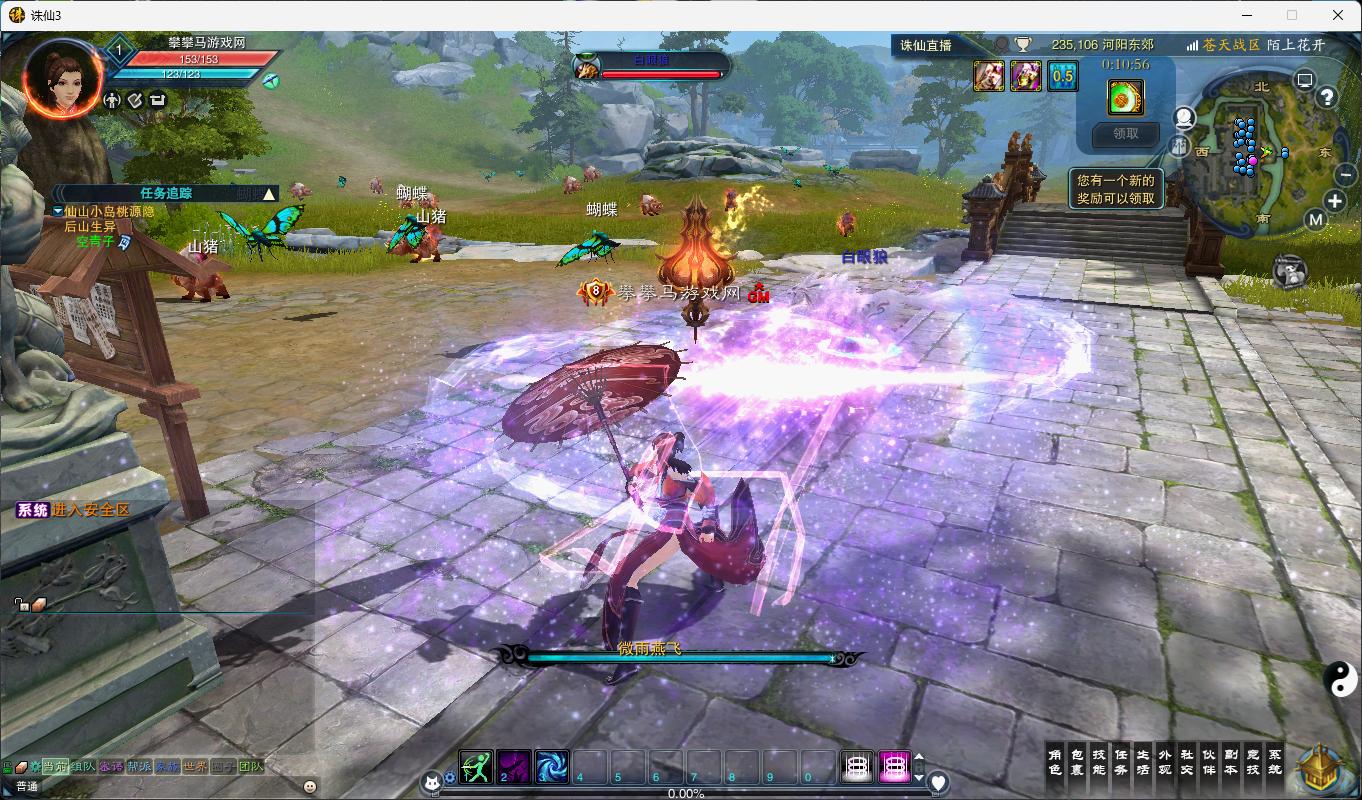Open the 任务 quest menu
The image size is (1362, 800).
coord(1121,762)
